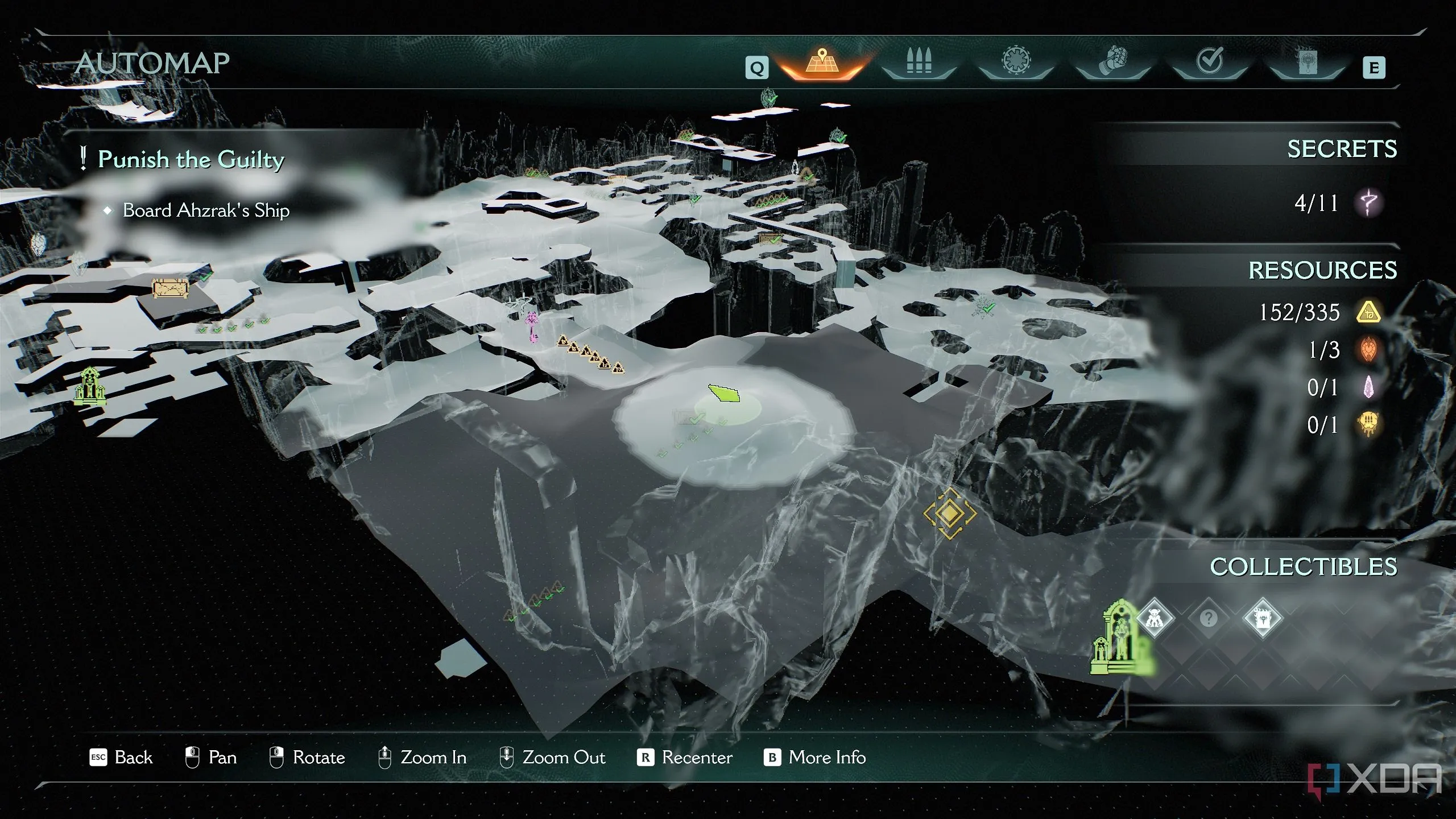The image size is (1456, 819).
Task: Click the pink key marker on map
Action: point(532,326)
